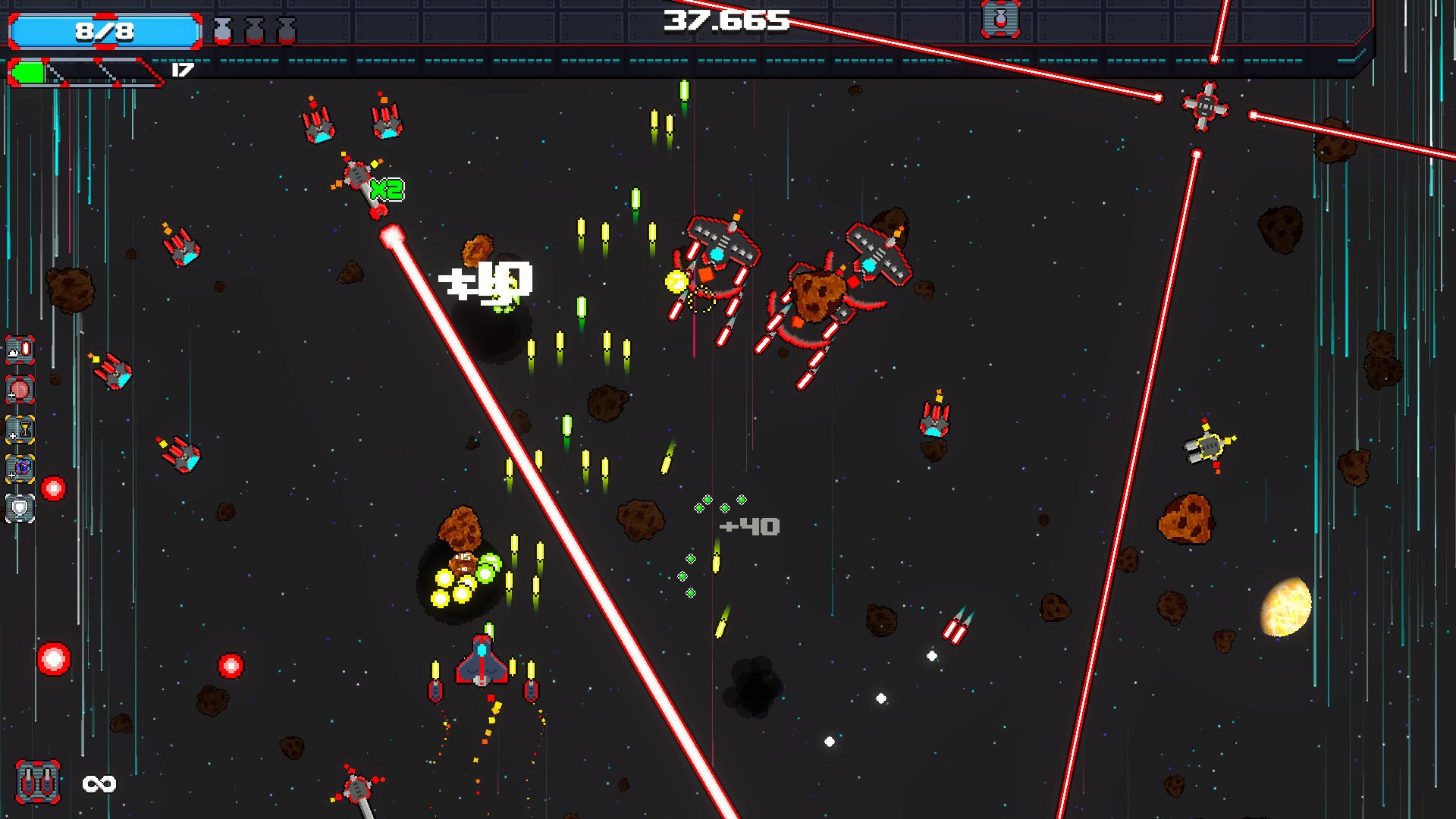Click the red health orb pickup icon

click(x=20, y=391)
